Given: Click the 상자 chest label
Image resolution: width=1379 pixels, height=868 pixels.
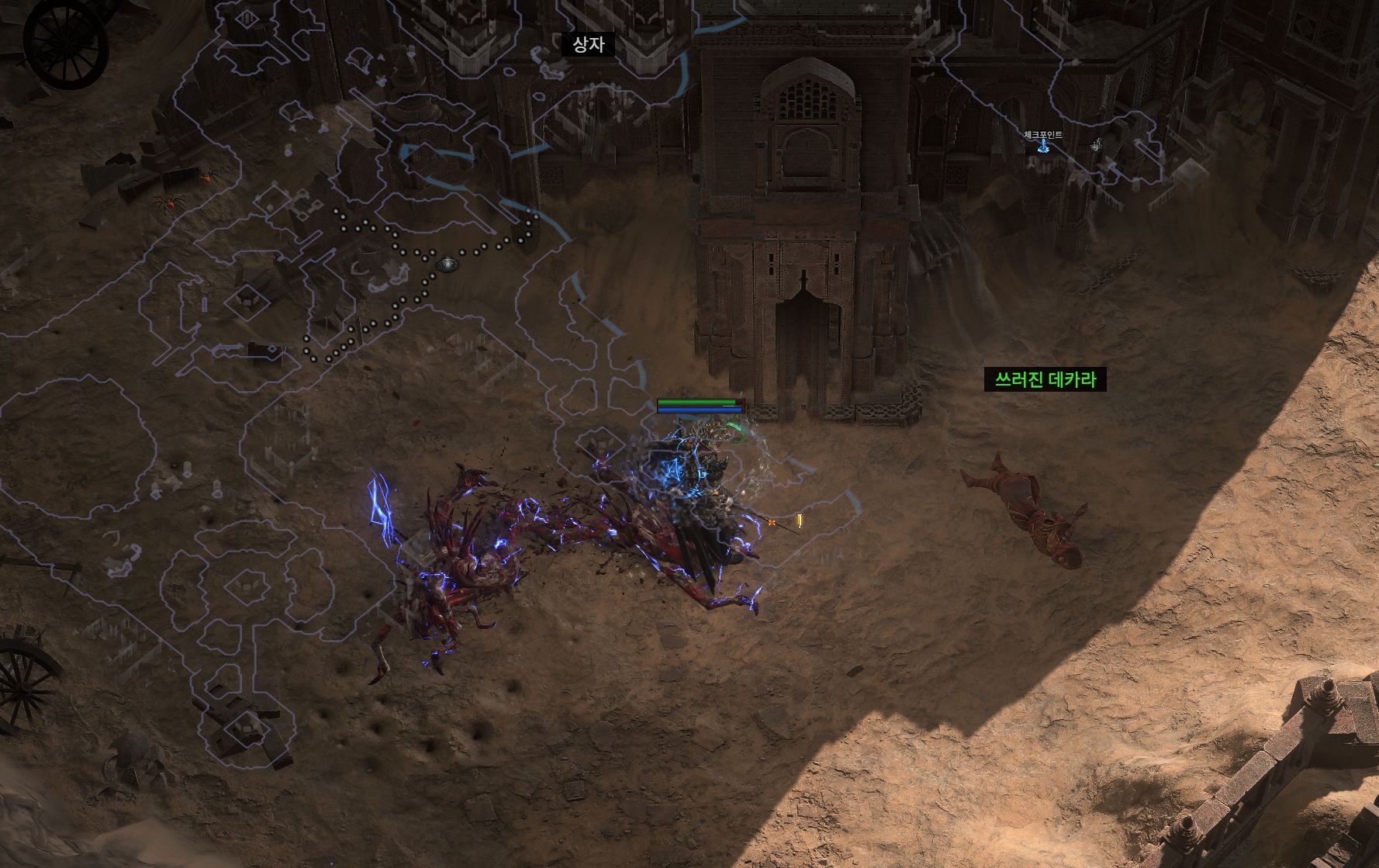Looking at the screenshot, I should (x=588, y=44).
